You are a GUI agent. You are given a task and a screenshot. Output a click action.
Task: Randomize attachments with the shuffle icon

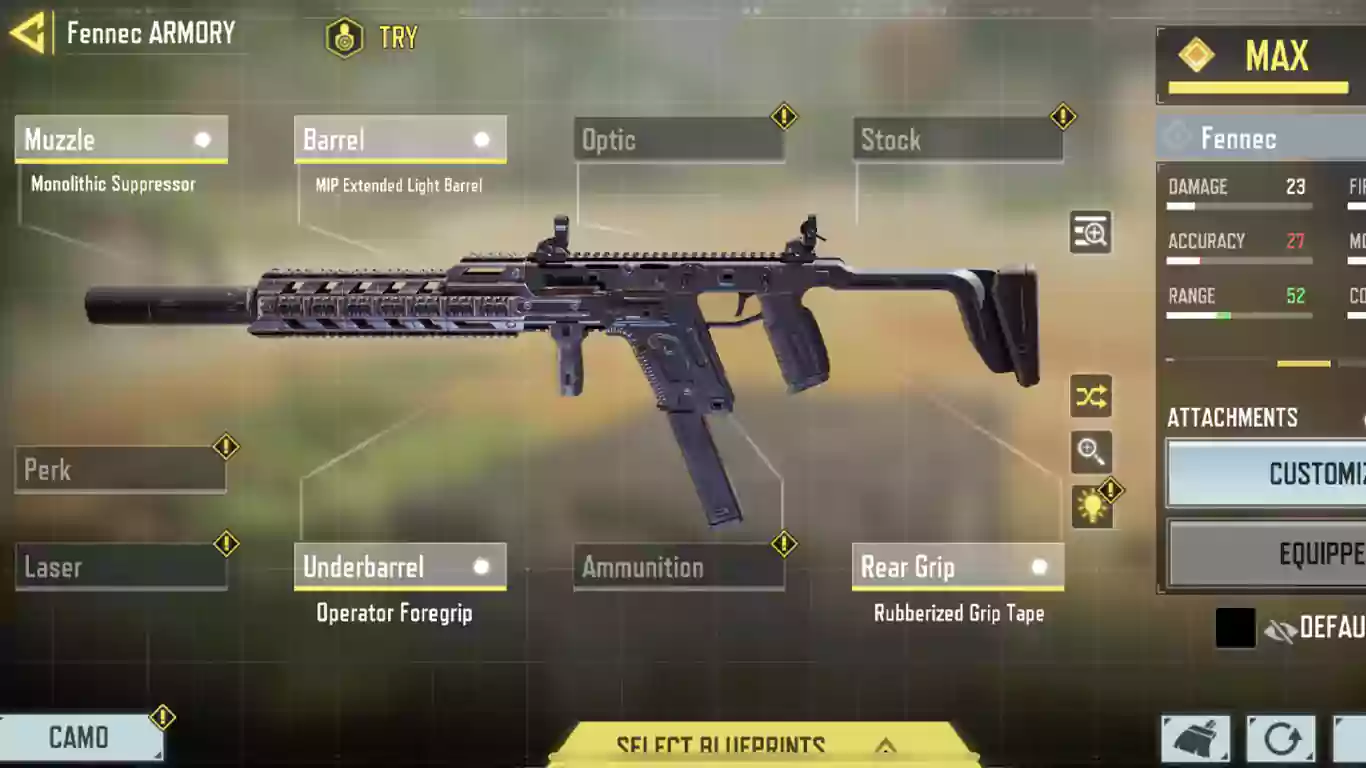(1090, 397)
